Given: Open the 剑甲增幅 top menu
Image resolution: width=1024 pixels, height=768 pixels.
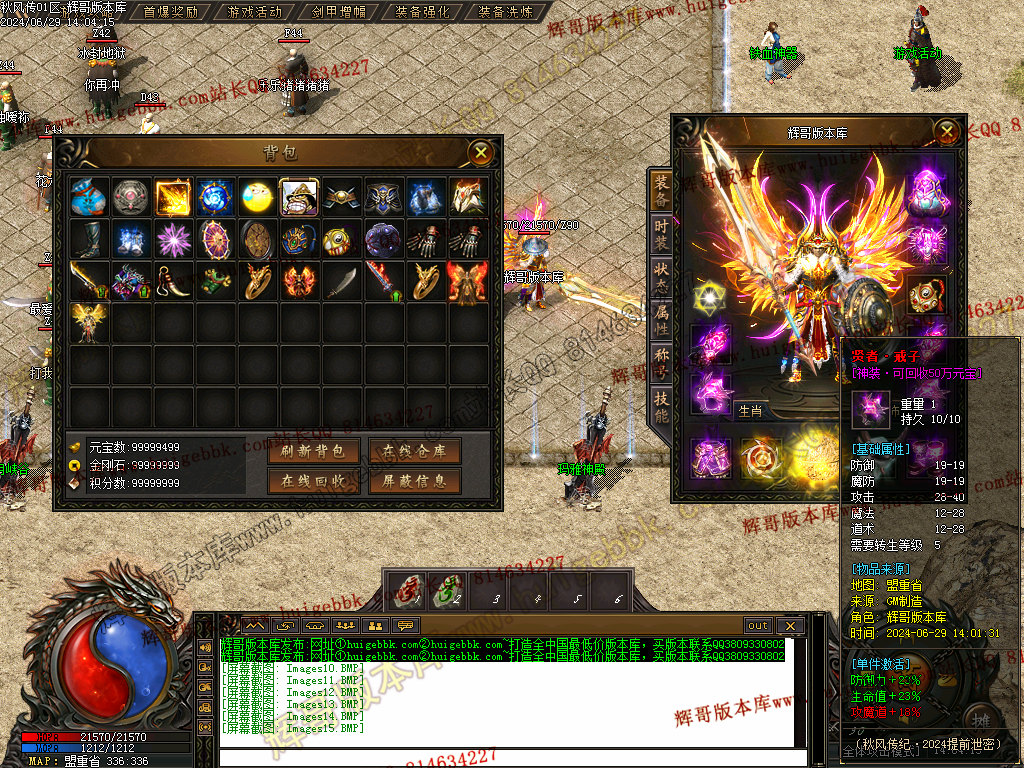Looking at the screenshot, I should 338,12.
